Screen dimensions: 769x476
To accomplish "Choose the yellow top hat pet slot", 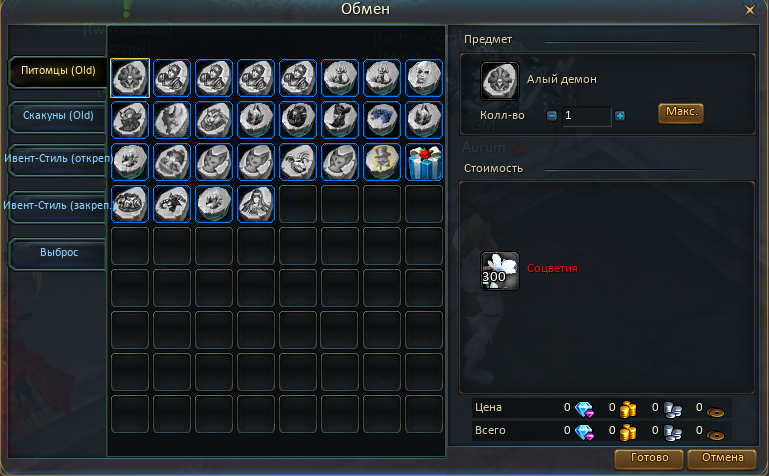I will [382, 161].
